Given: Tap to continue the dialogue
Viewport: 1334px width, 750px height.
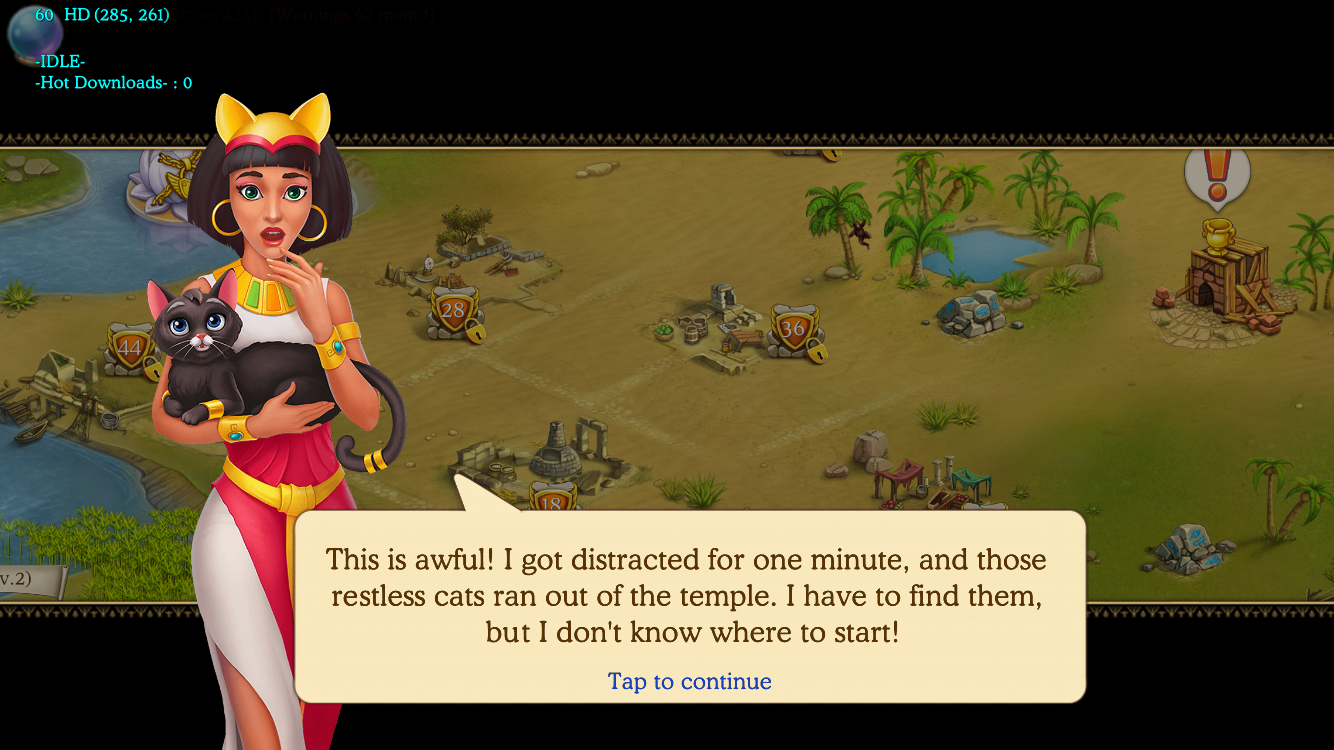Looking at the screenshot, I should coord(689,681).
